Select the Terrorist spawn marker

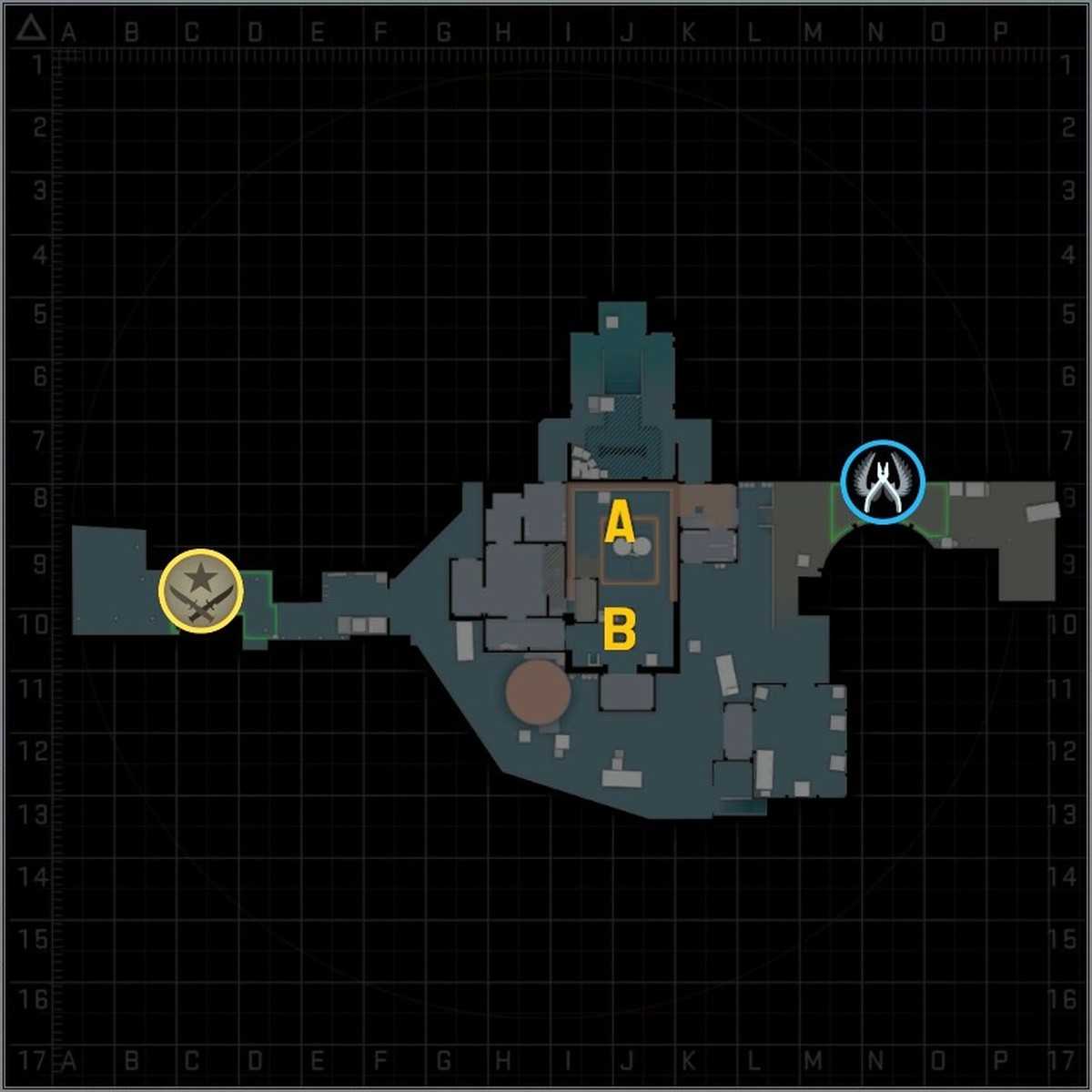click(200, 591)
